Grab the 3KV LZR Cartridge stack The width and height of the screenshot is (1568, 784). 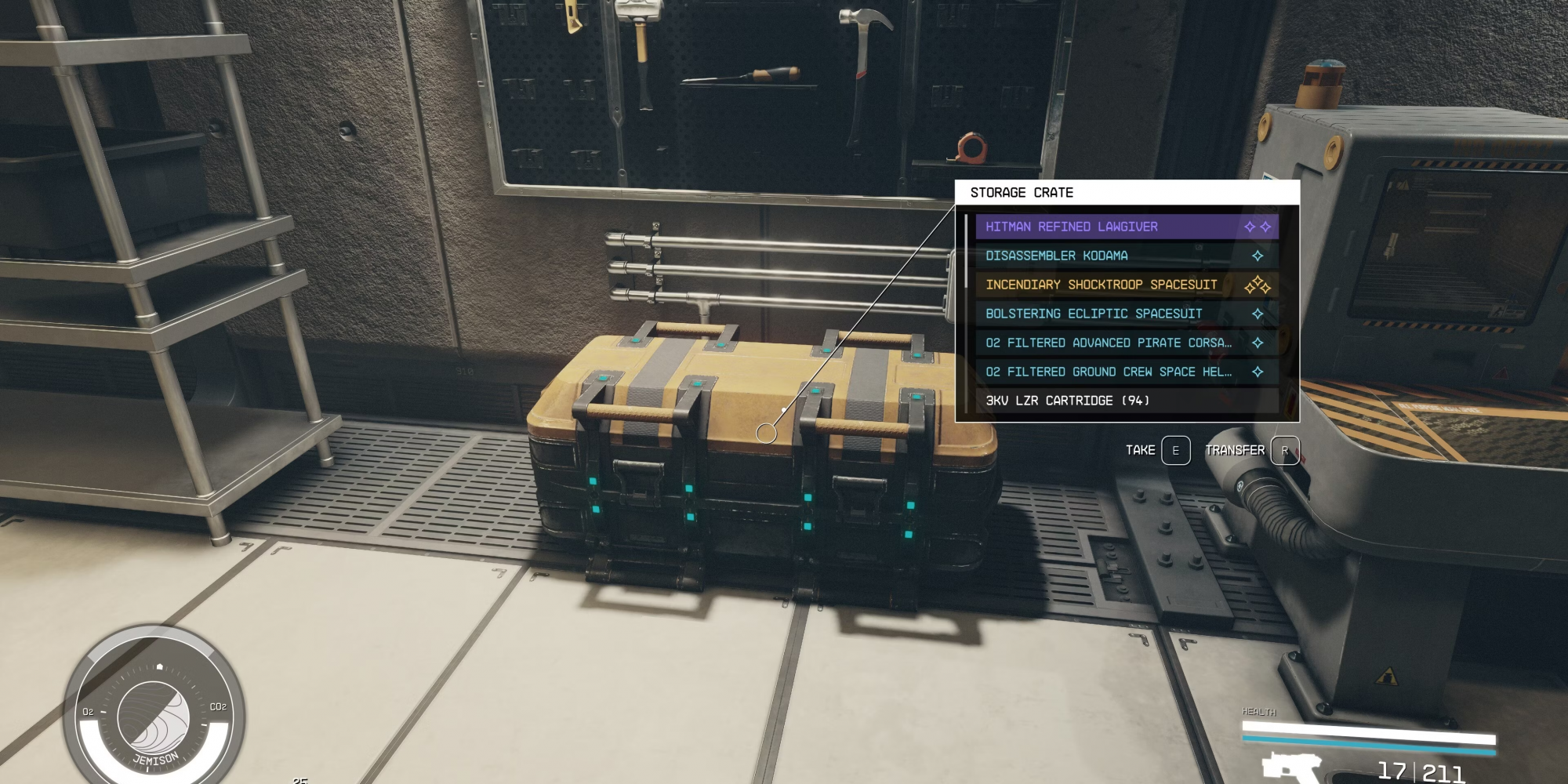pos(1126,401)
